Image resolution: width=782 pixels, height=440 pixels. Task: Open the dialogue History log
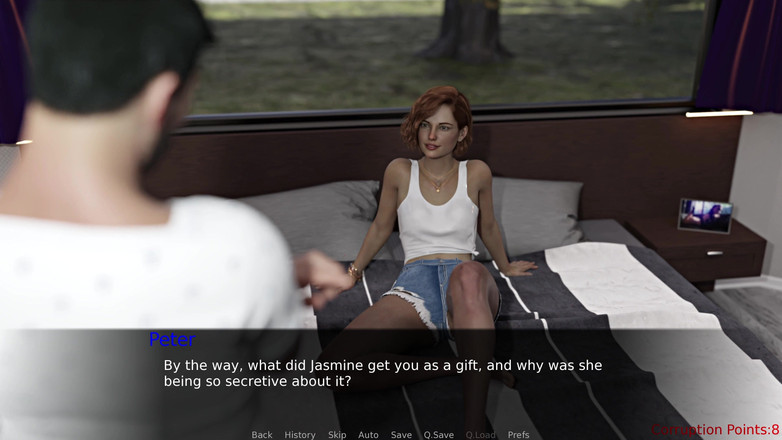[300, 435]
